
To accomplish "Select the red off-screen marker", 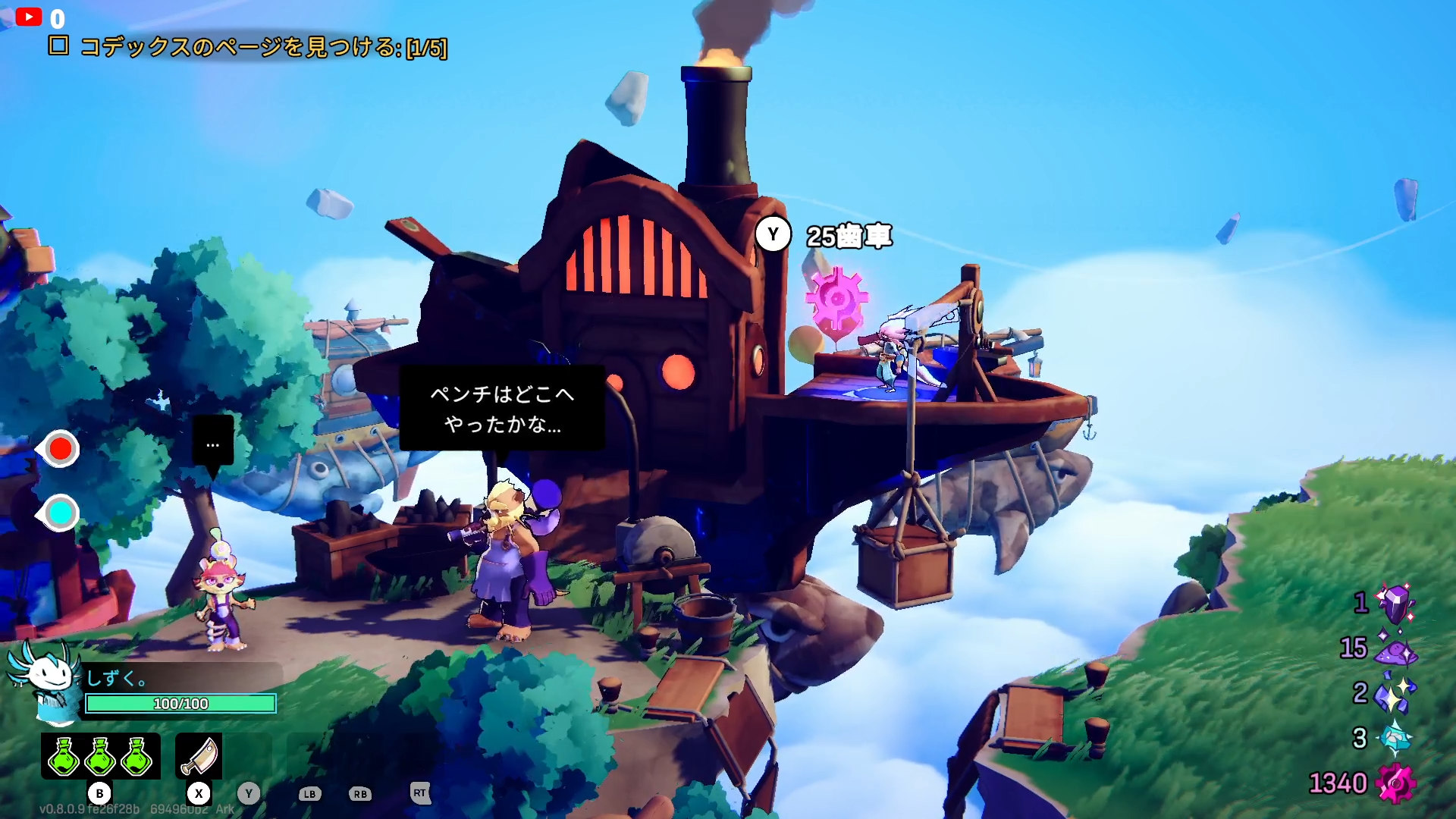I will point(60,449).
